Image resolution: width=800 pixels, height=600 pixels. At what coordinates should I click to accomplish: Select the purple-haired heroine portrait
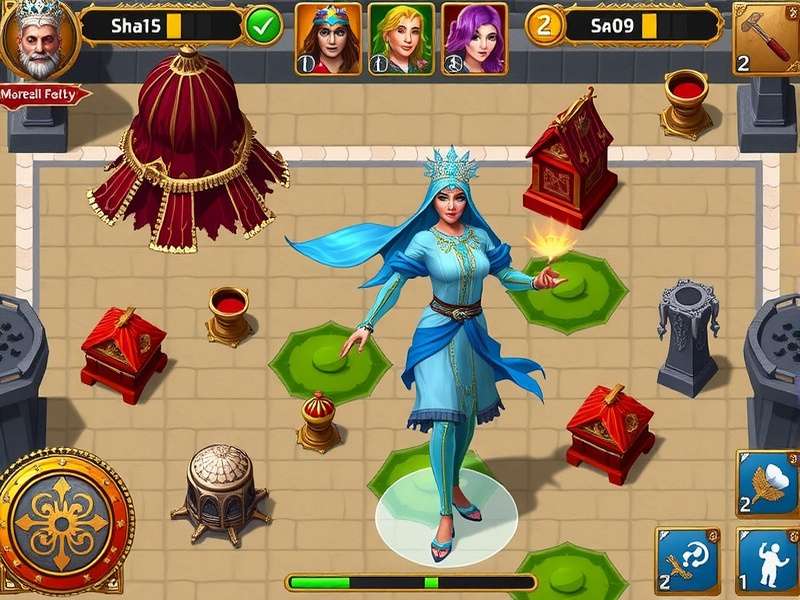474,38
